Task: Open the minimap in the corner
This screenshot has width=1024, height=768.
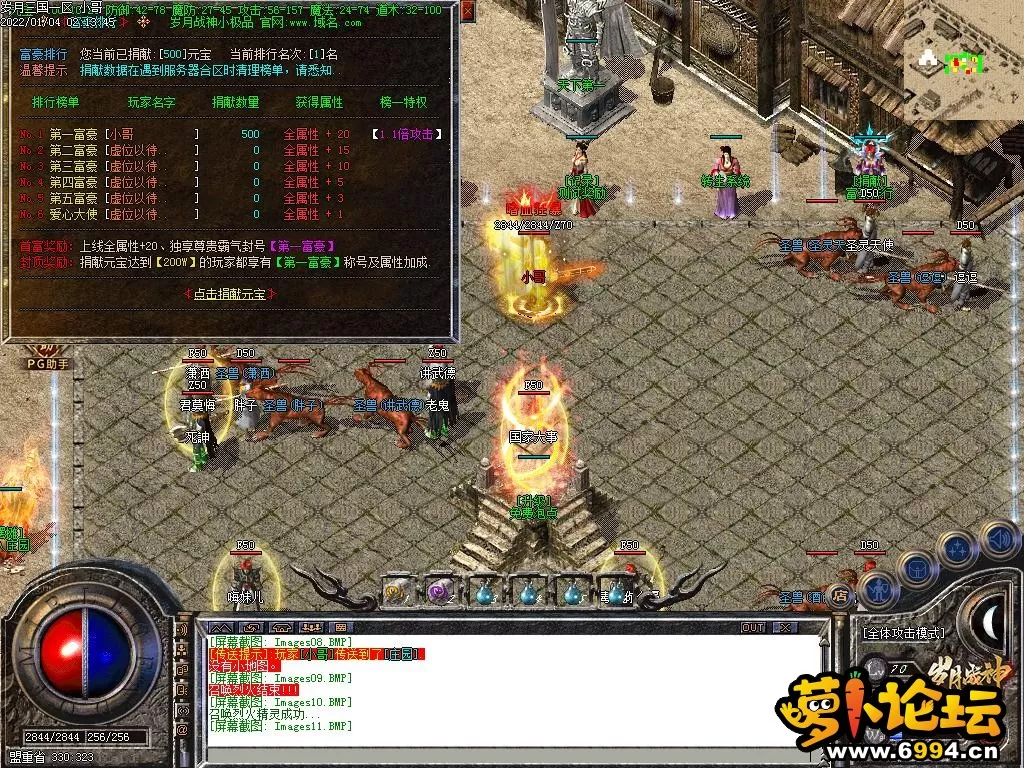Action: [x=961, y=62]
